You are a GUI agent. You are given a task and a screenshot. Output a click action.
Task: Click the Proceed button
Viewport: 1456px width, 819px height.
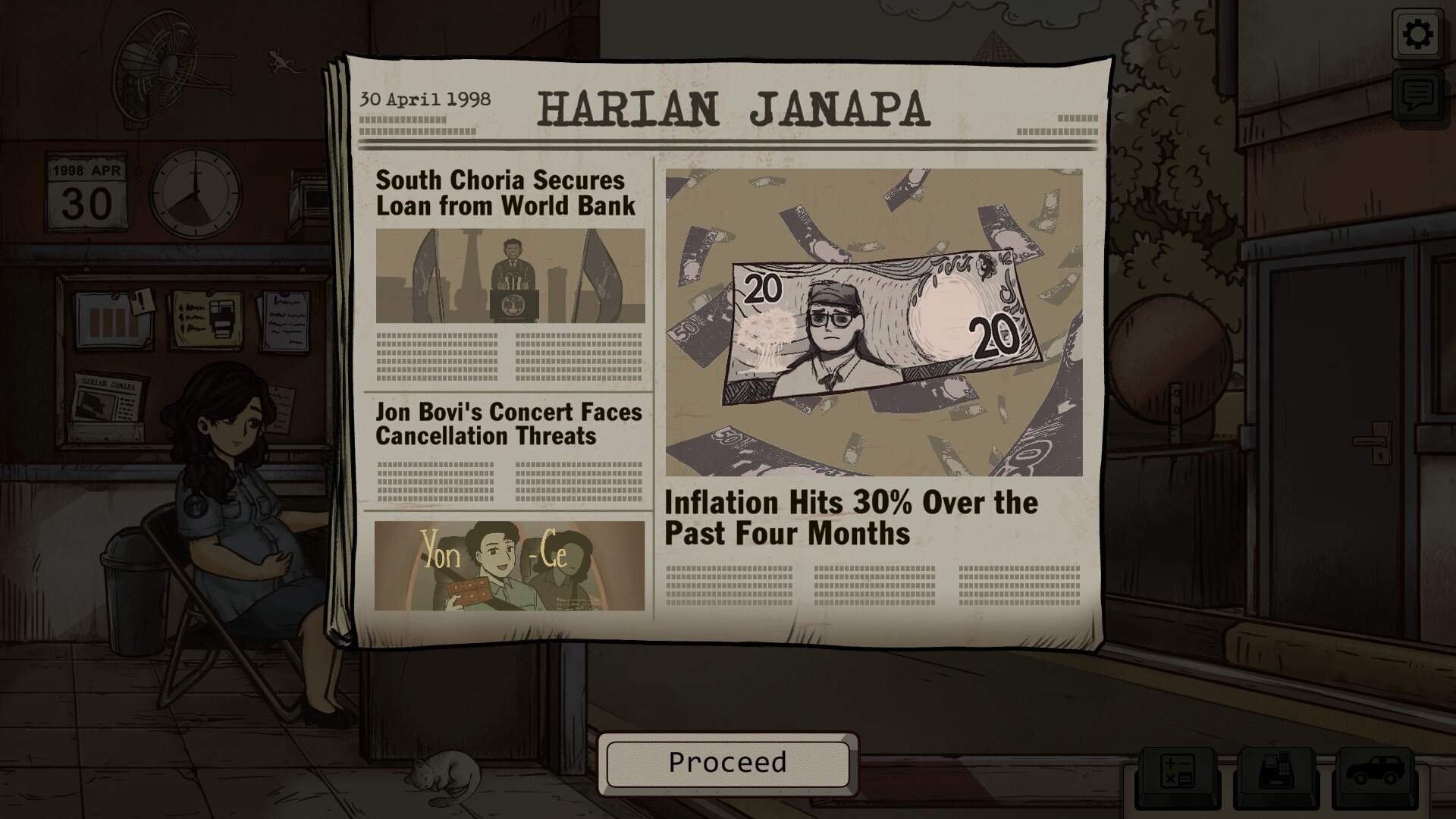[x=727, y=763]
